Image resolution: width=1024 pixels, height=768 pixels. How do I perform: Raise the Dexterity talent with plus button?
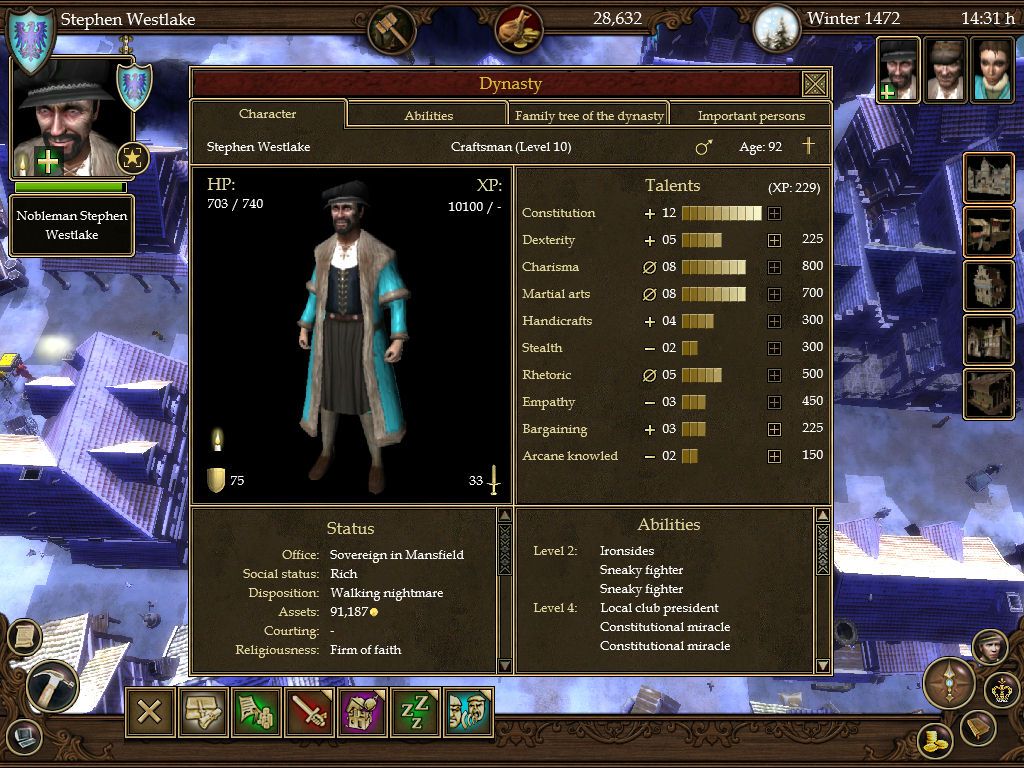click(774, 240)
